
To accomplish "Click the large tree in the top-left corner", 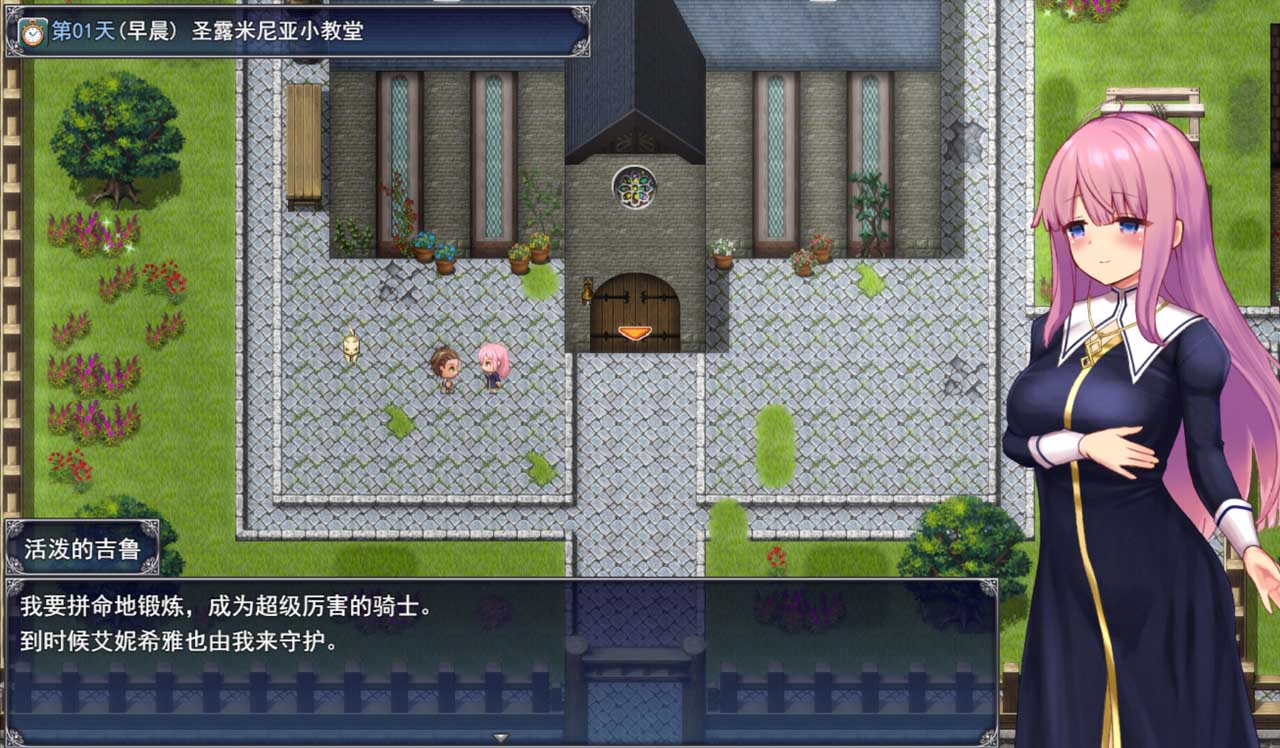I will click(x=120, y=135).
